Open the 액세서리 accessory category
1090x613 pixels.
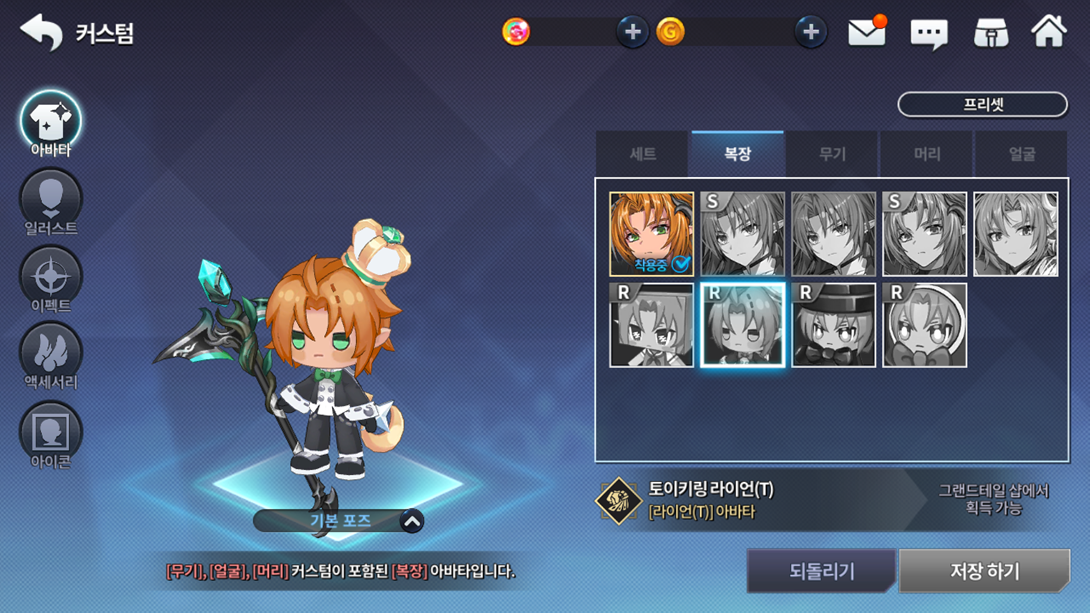pyautogui.click(x=51, y=355)
